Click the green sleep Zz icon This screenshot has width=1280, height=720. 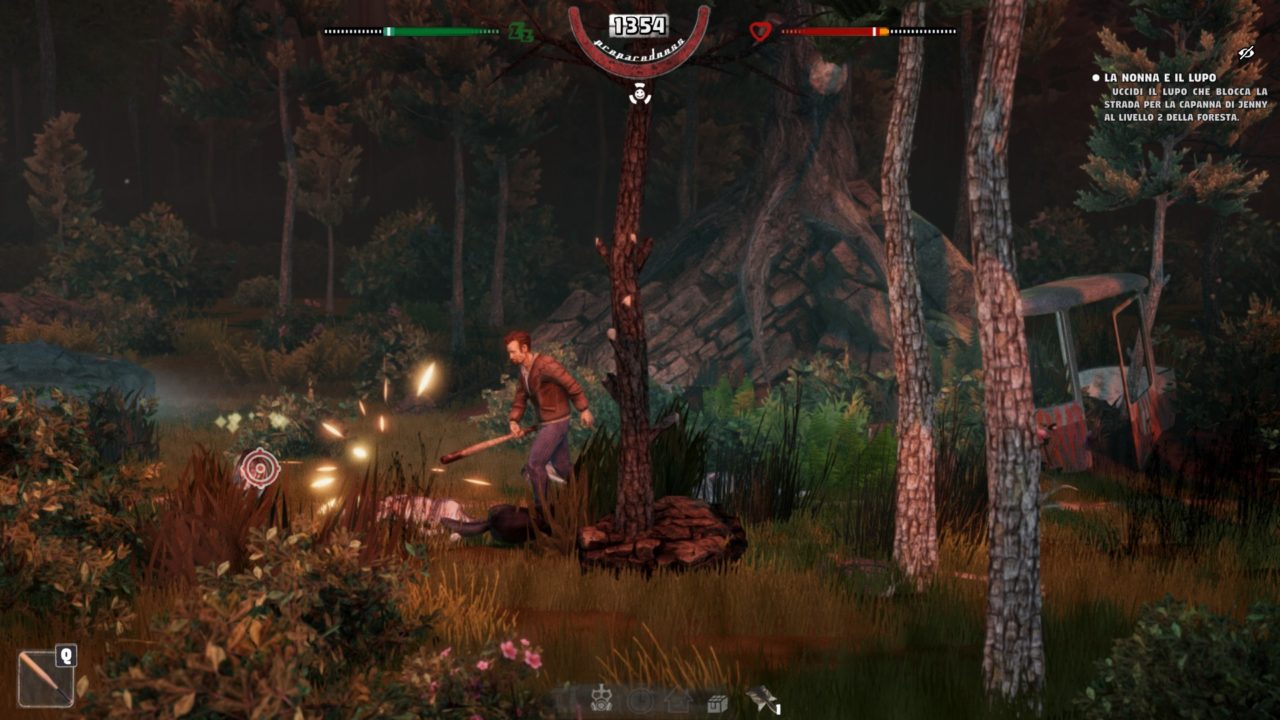point(521,32)
